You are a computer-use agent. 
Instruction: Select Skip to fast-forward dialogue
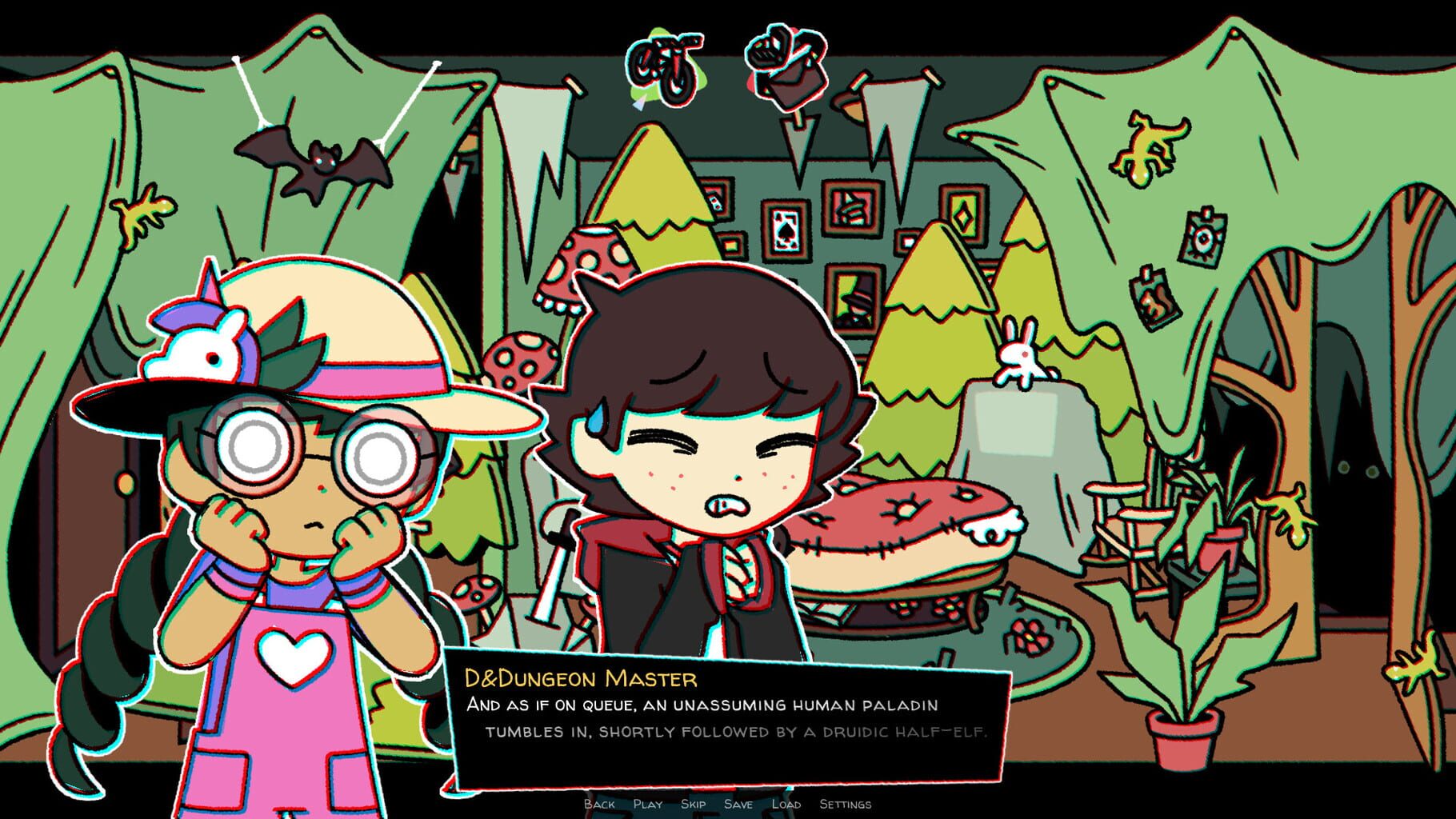[x=694, y=805]
